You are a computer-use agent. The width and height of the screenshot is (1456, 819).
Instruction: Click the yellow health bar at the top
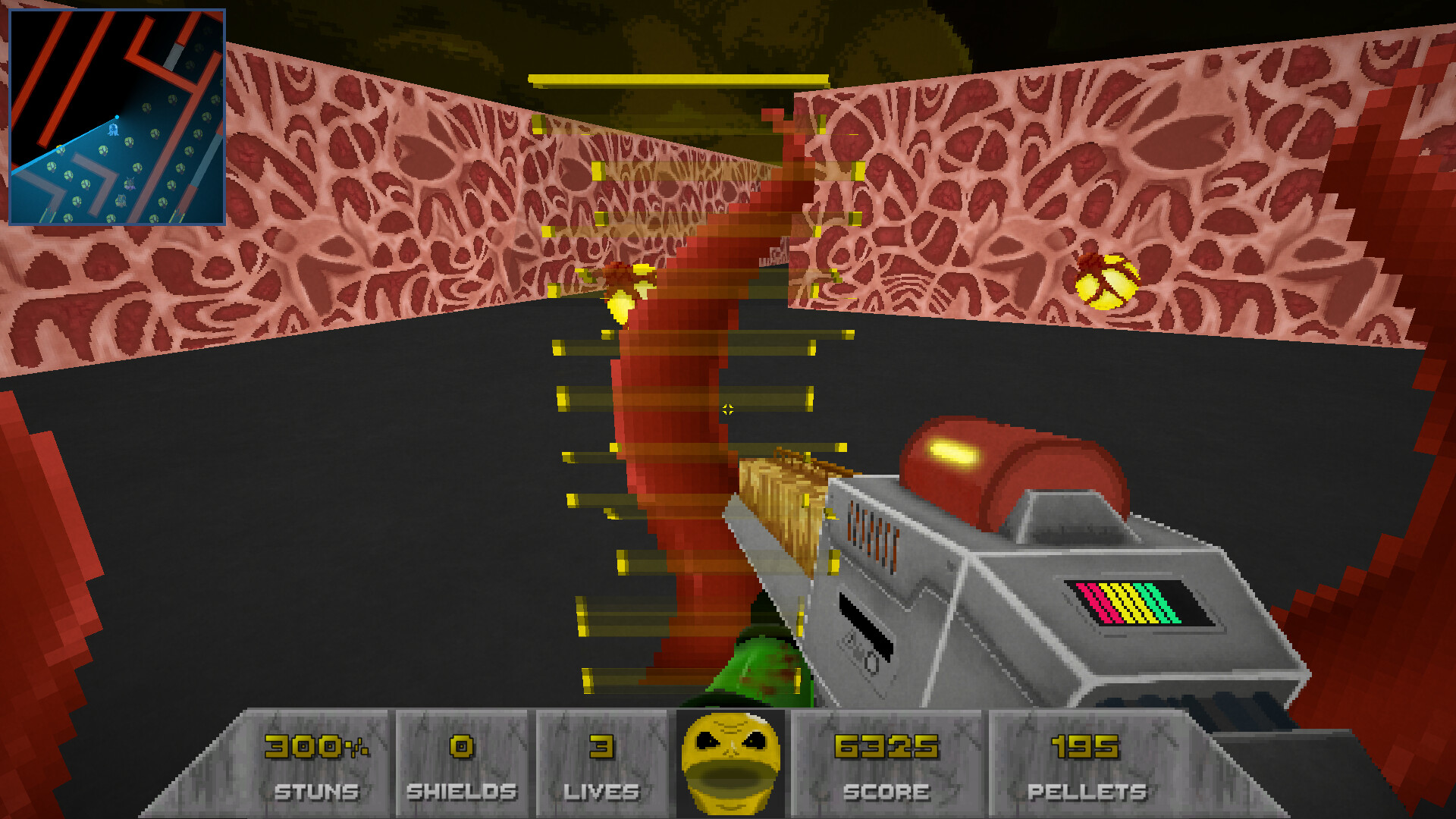coord(677,77)
